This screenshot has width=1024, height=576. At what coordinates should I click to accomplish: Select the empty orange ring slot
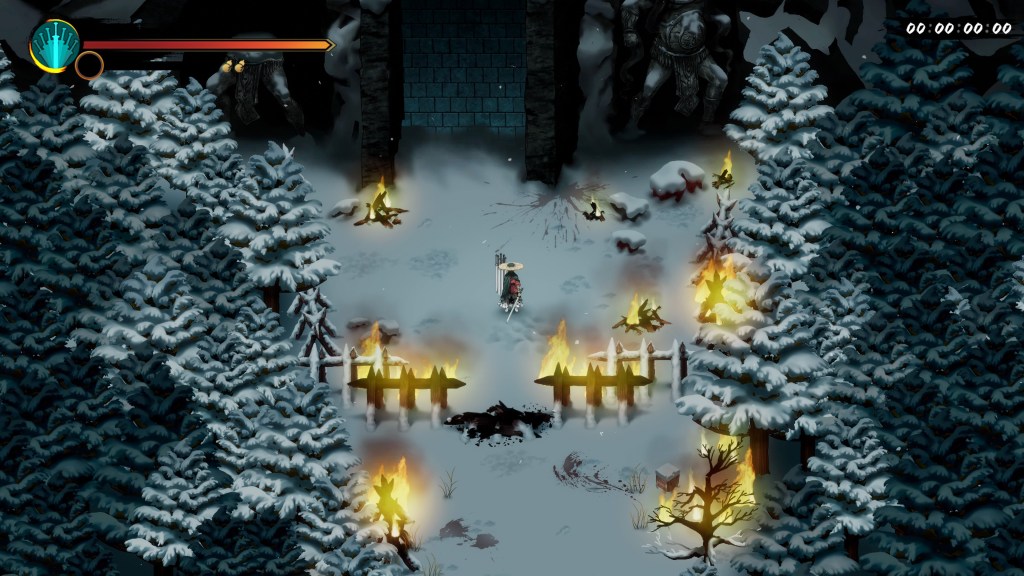(89, 66)
